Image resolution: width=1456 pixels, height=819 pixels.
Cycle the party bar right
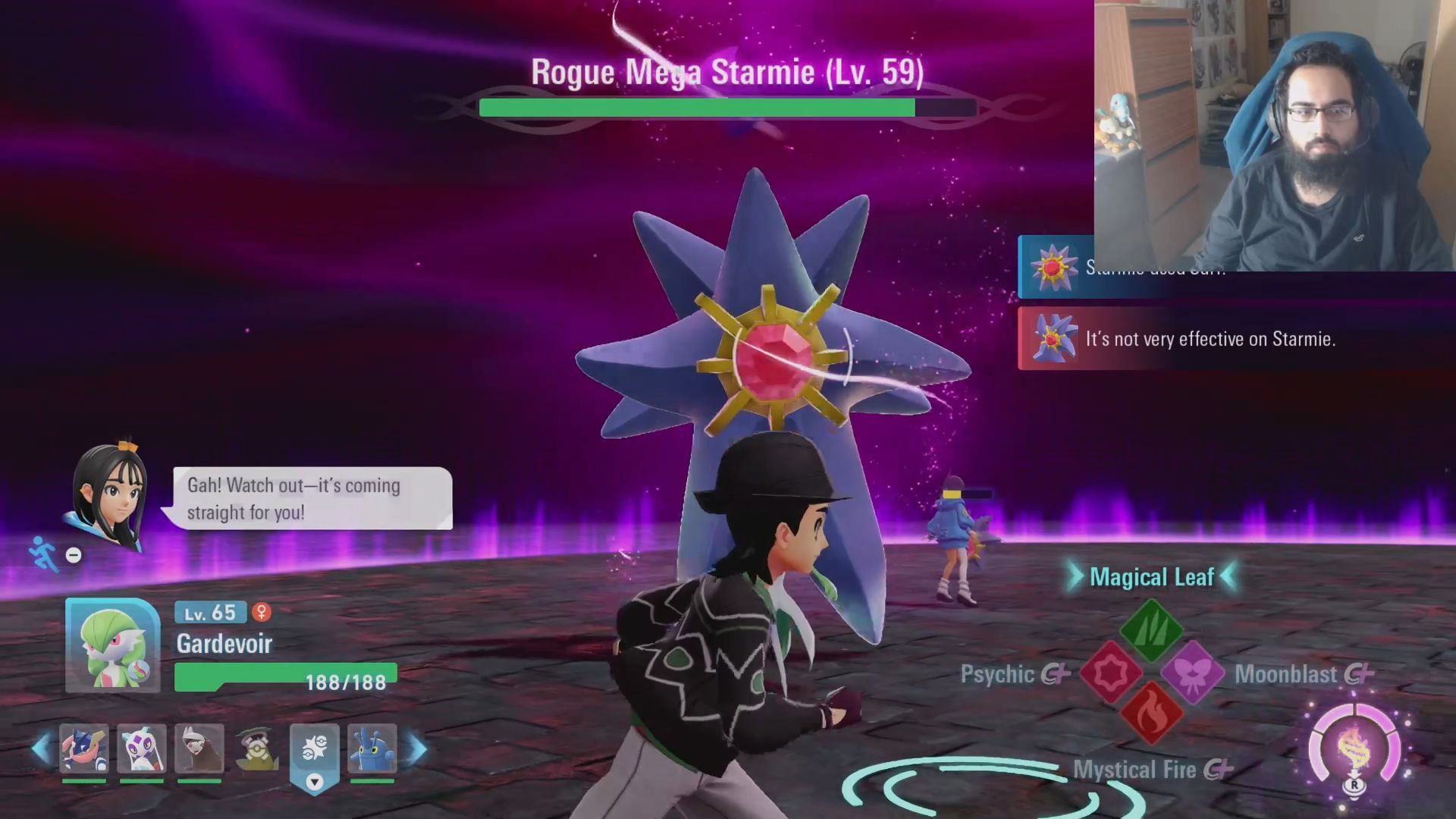pos(418,749)
